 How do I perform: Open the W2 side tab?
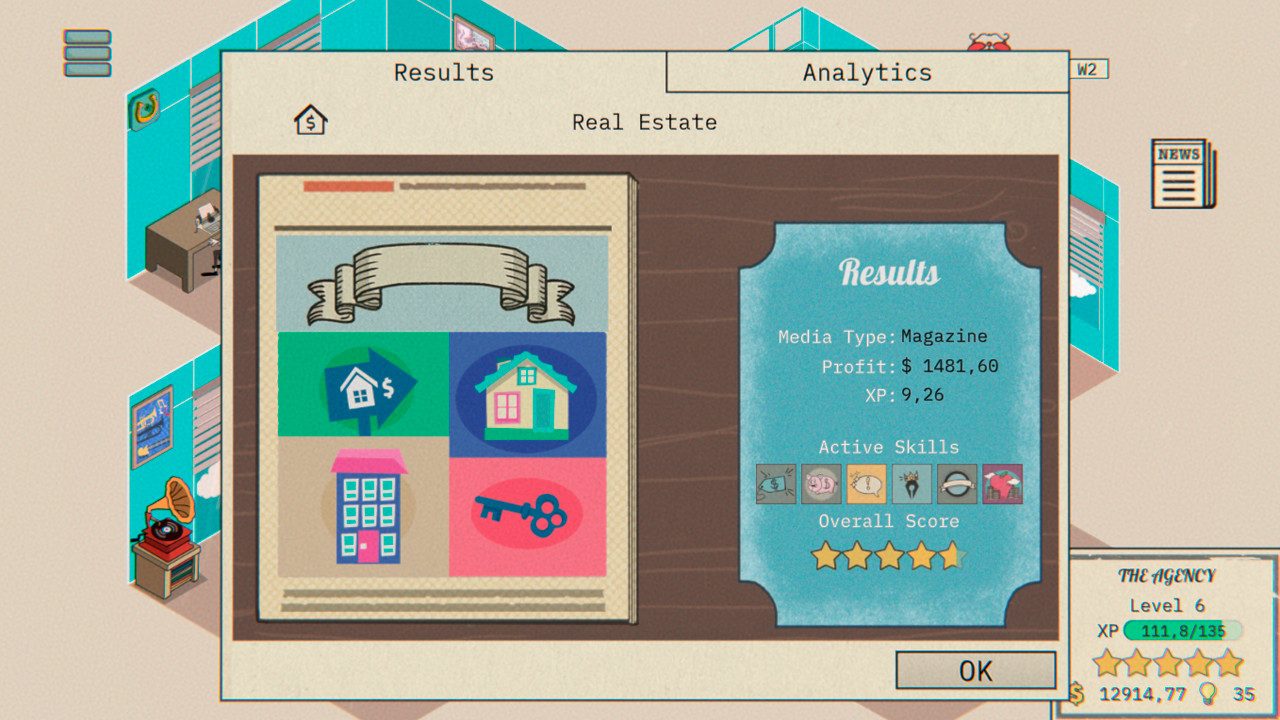click(x=1090, y=69)
